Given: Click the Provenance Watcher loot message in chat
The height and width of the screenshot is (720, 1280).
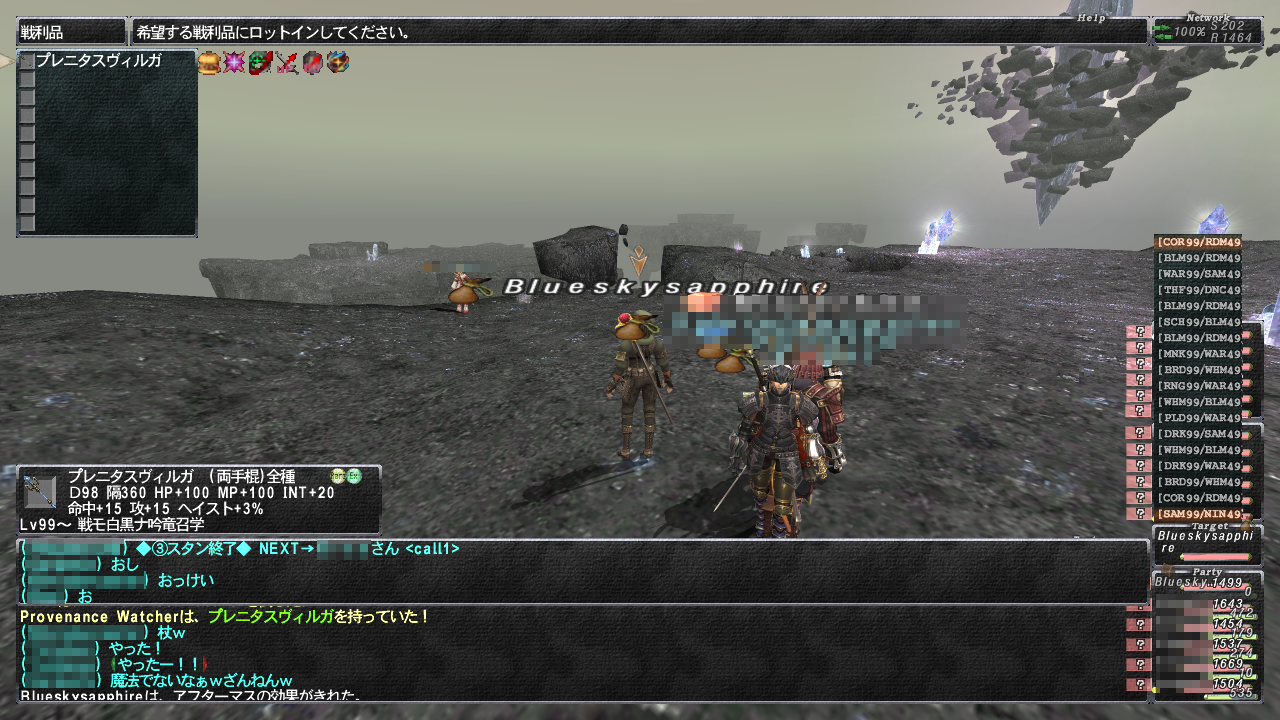Looking at the screenshot, I should coord(225,617).
